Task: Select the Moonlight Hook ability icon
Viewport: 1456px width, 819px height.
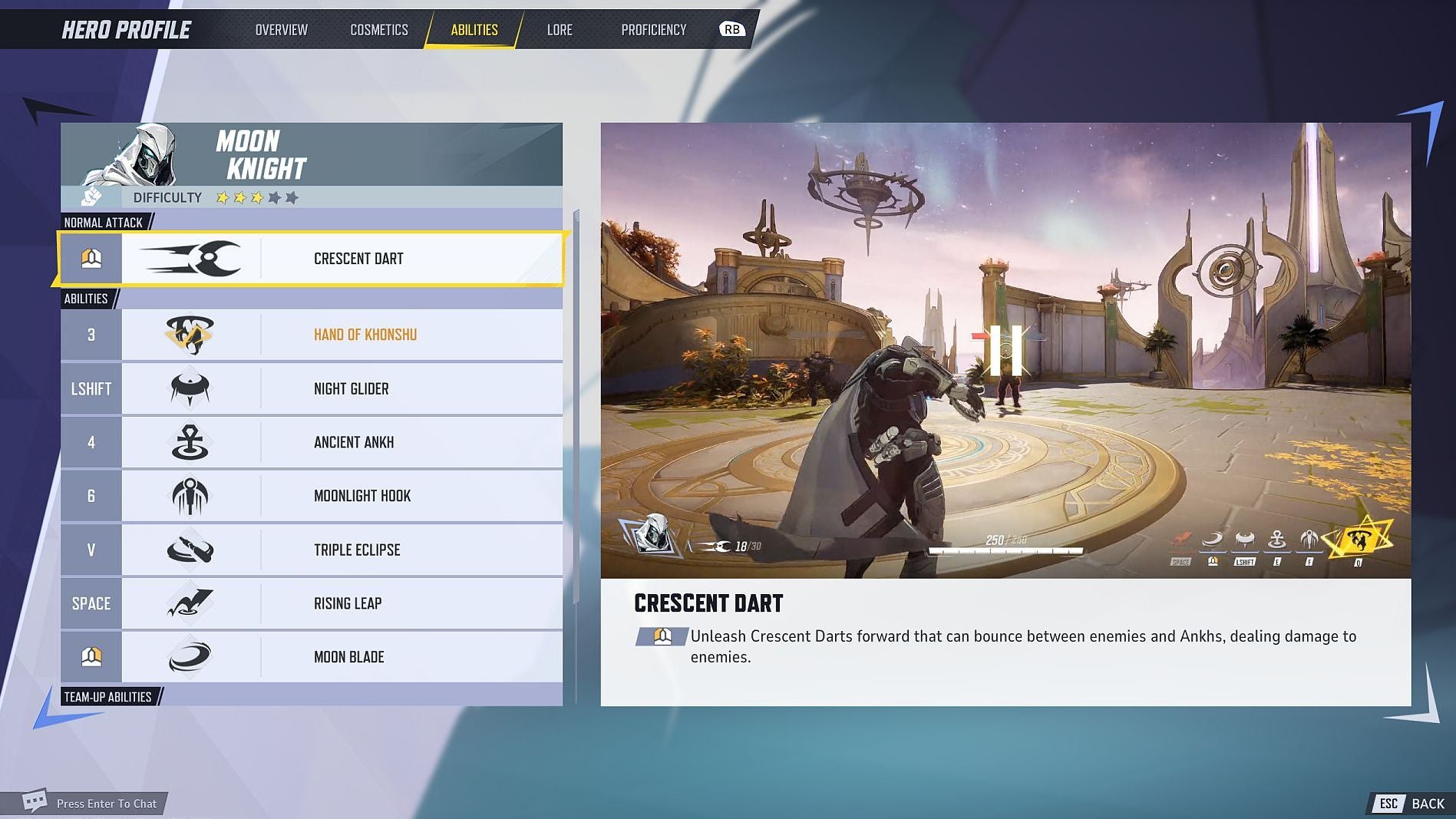Action: point(190,496)
